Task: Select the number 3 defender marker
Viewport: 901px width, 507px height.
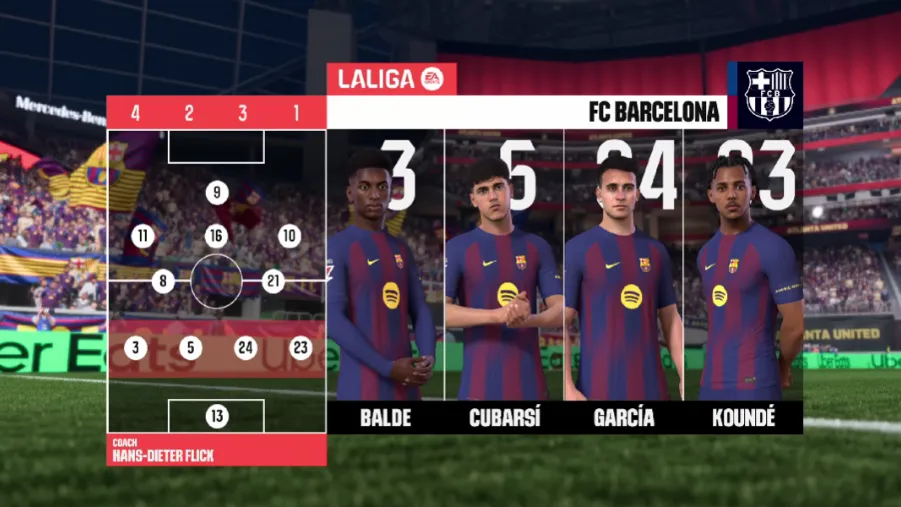Action: tap(136, 348)
